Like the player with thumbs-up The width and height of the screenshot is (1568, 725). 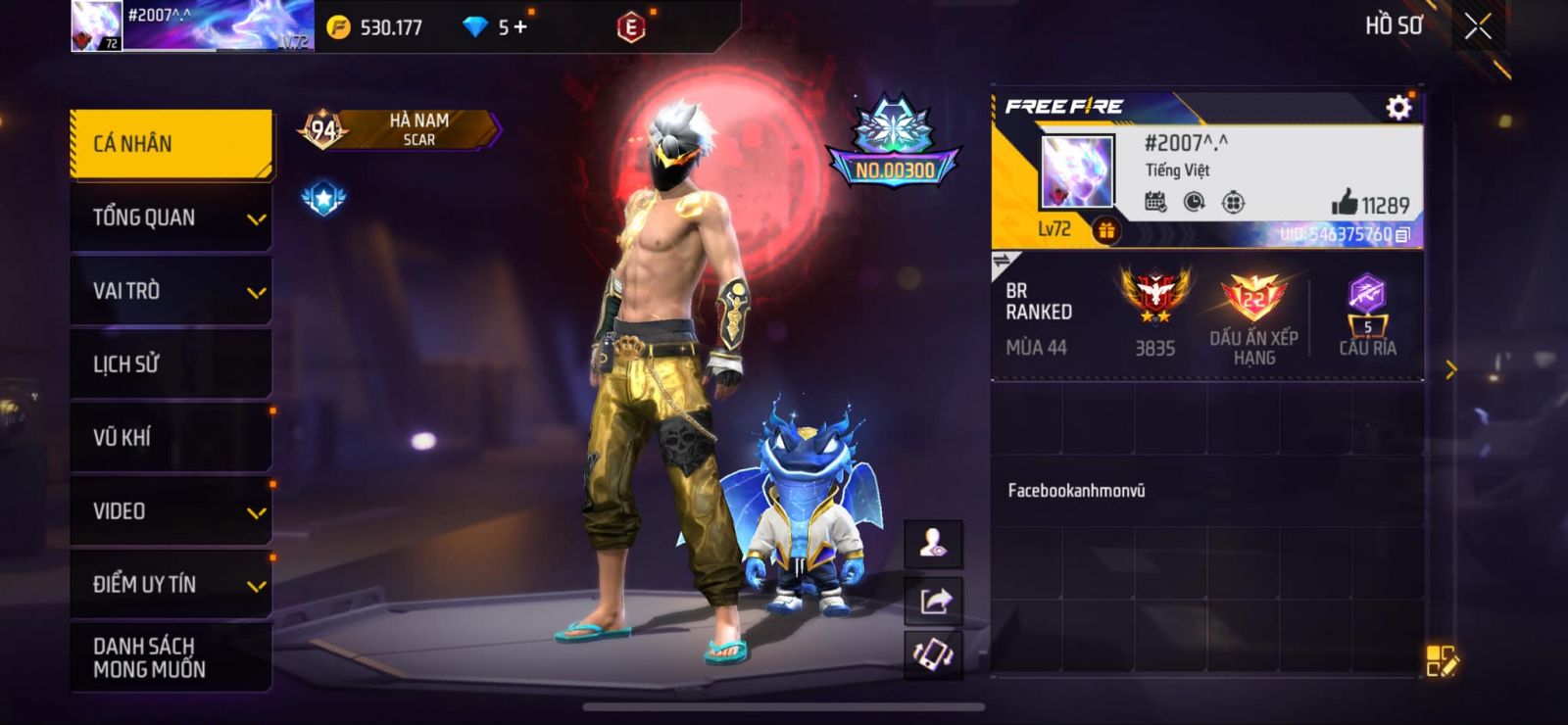click(1345, 204)
